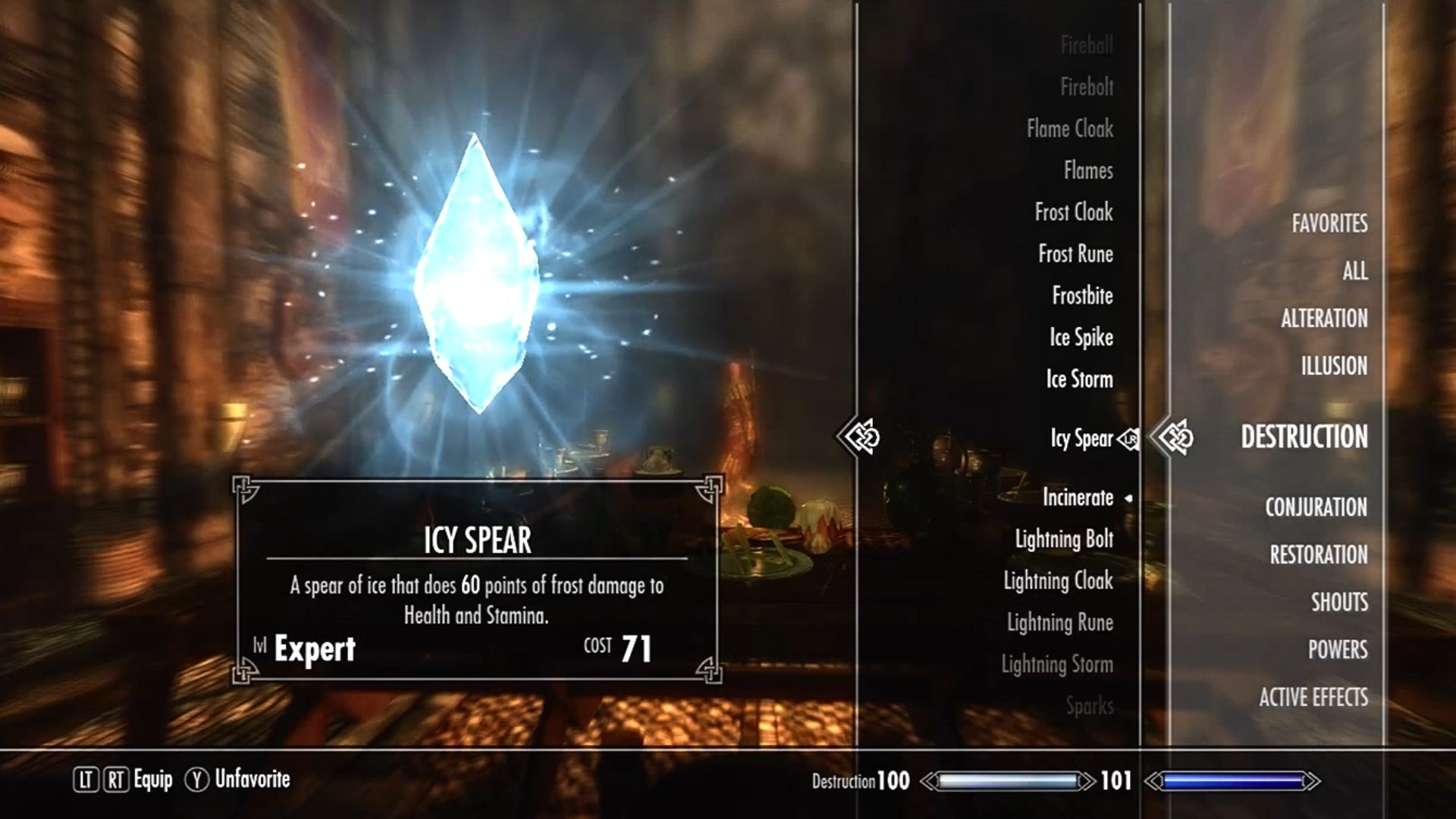Open the Illusion spell category

(1334, 366)
